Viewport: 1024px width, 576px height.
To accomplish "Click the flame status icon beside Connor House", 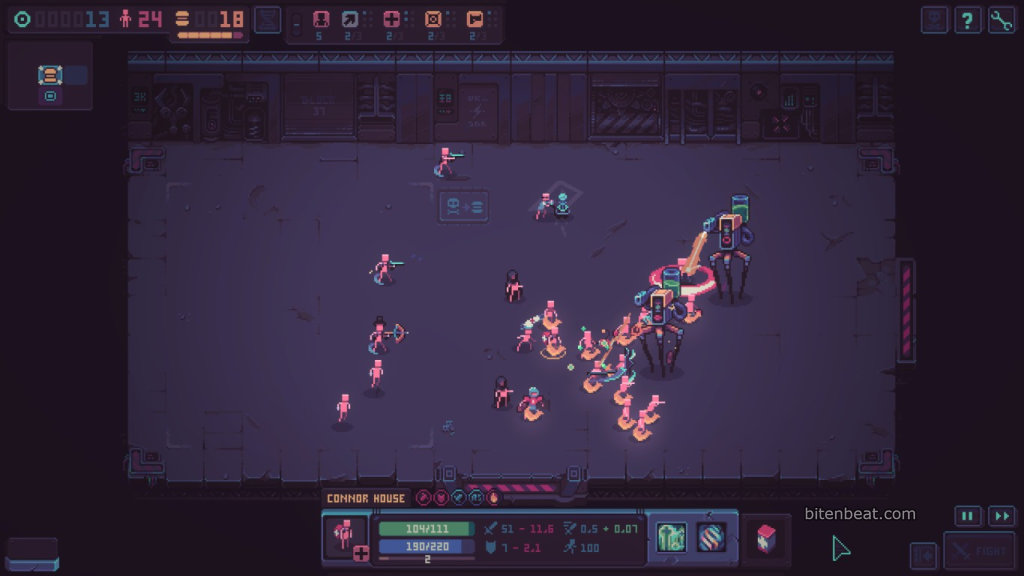I will pos(493,498).
